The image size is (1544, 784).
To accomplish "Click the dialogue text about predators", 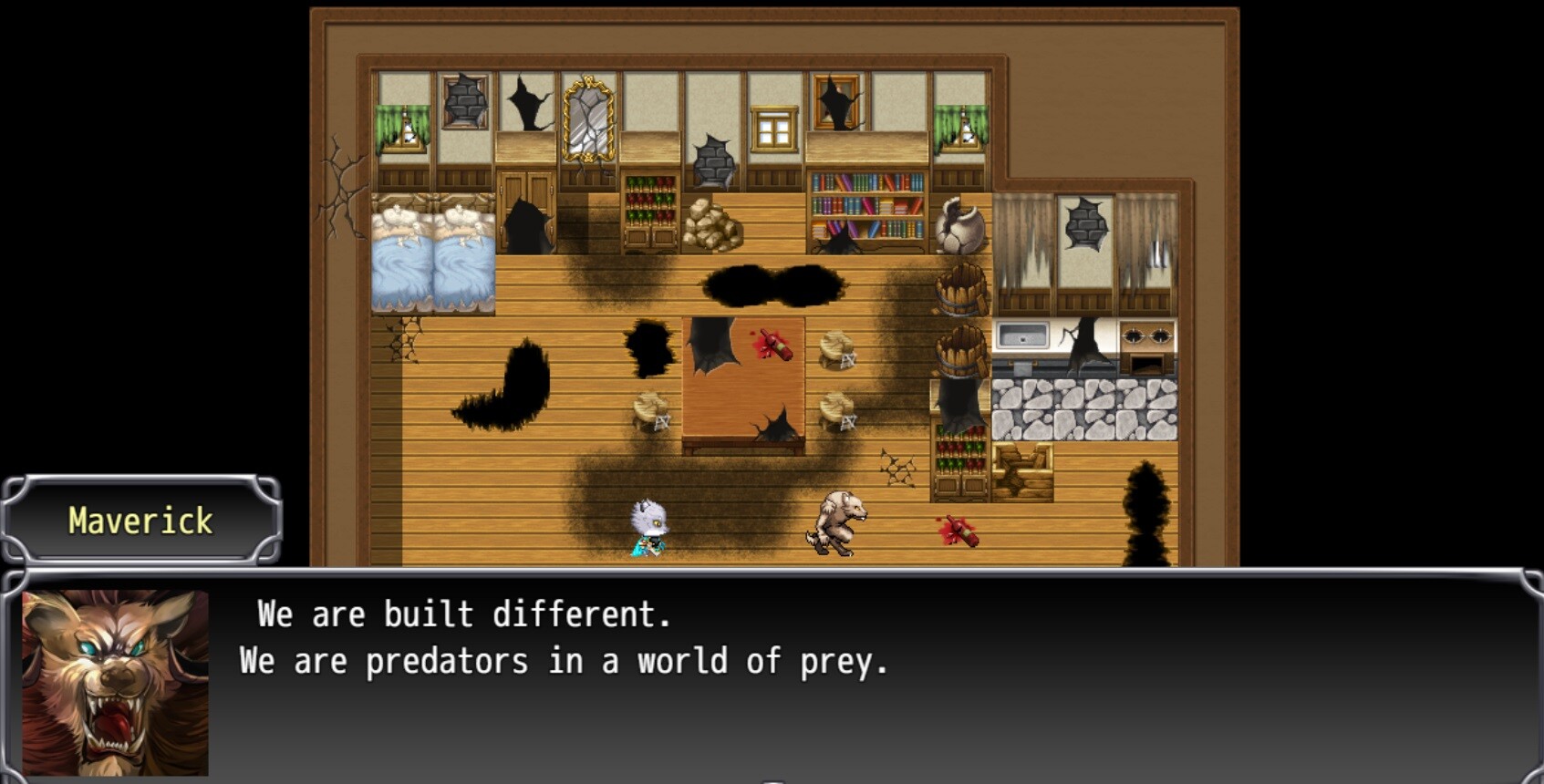I will (565, 660).
